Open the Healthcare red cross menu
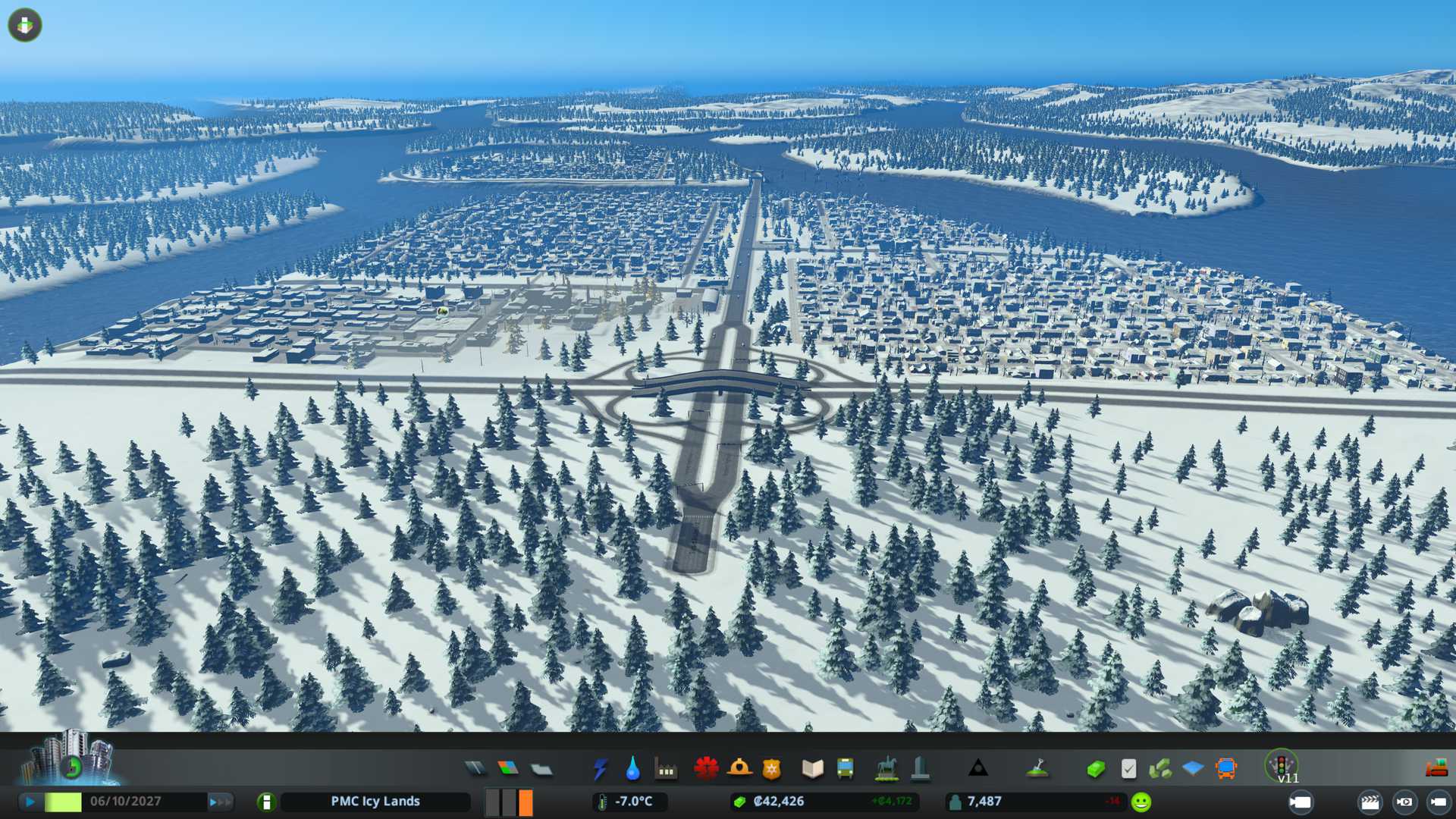 [706, 769]
